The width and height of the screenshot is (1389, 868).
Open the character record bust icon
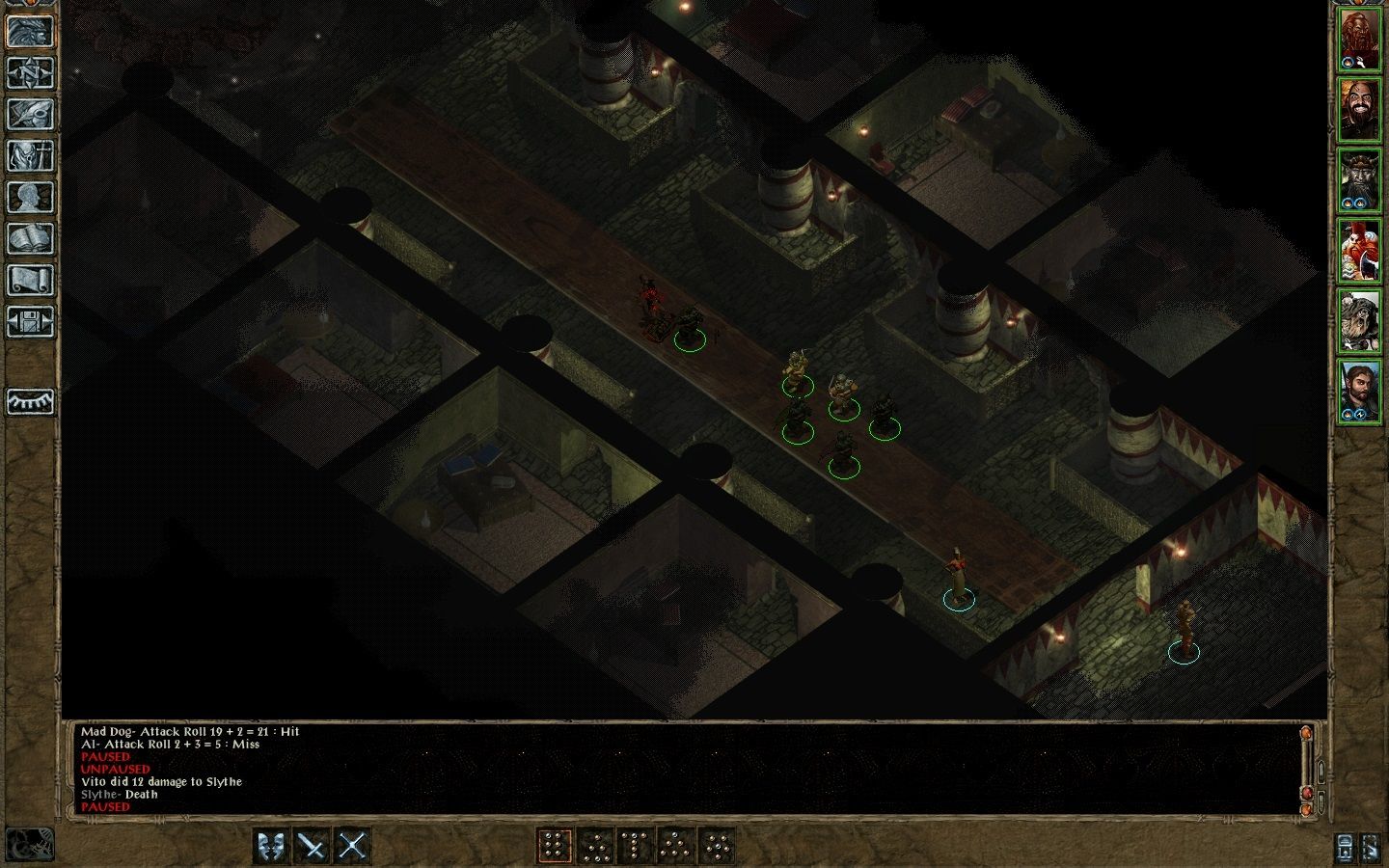coord(30,198)
